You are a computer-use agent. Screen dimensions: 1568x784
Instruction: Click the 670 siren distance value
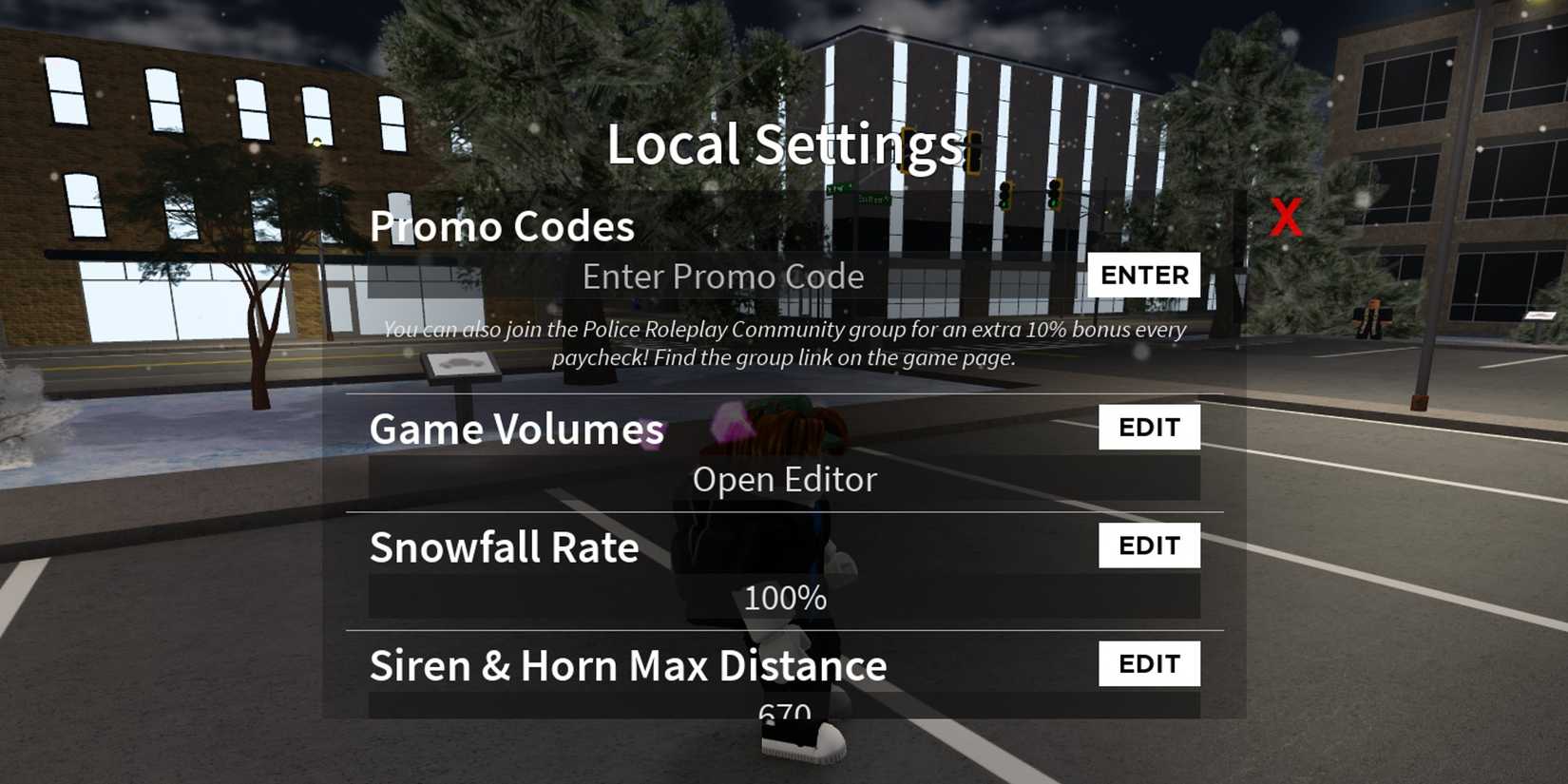(x=785, y=711)
